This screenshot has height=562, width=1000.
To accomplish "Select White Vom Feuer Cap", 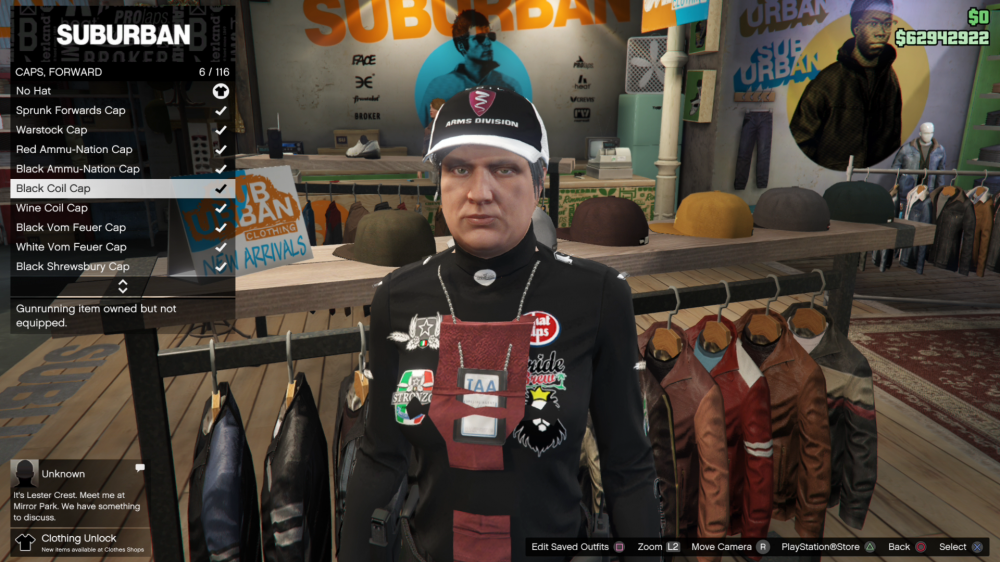I will tap(122, 247).
